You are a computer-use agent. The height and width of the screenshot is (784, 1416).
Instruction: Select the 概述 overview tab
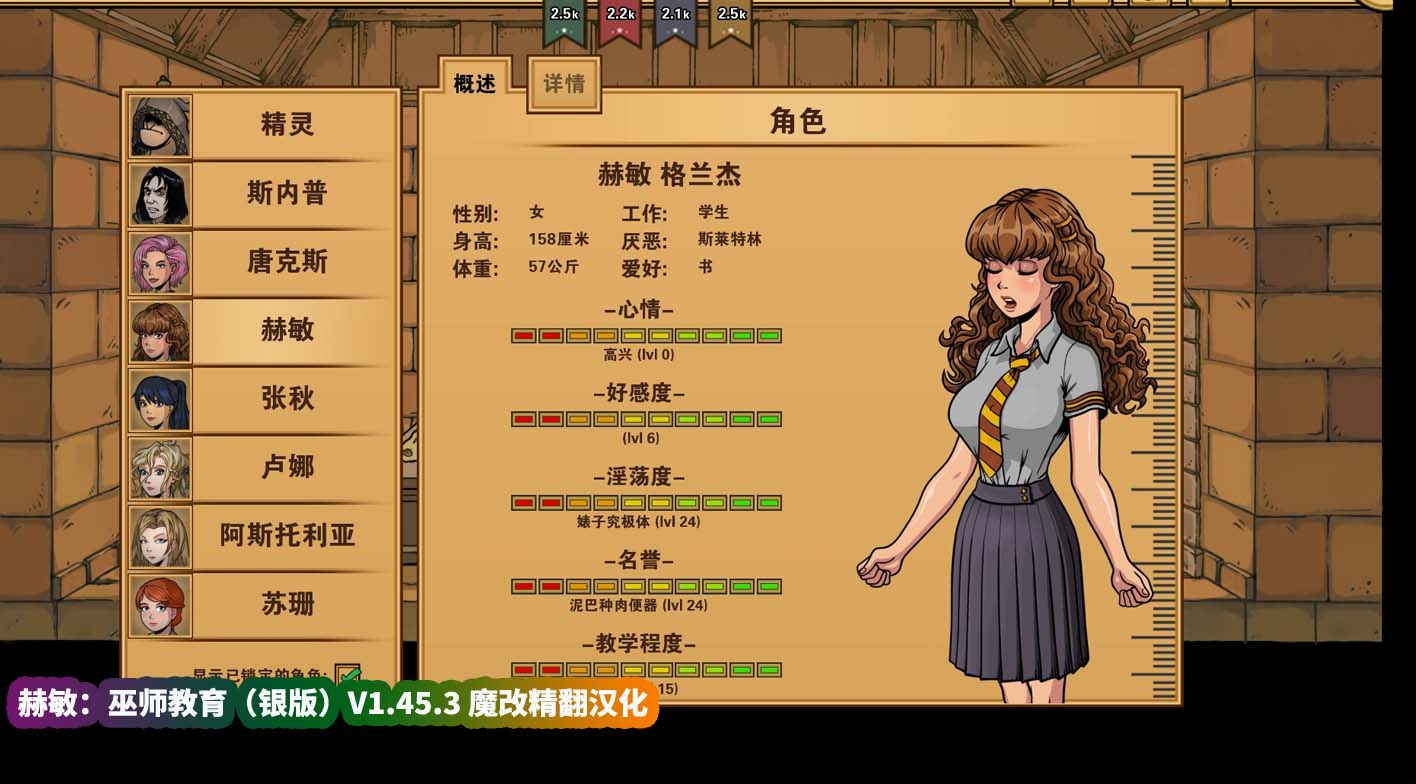477,82
